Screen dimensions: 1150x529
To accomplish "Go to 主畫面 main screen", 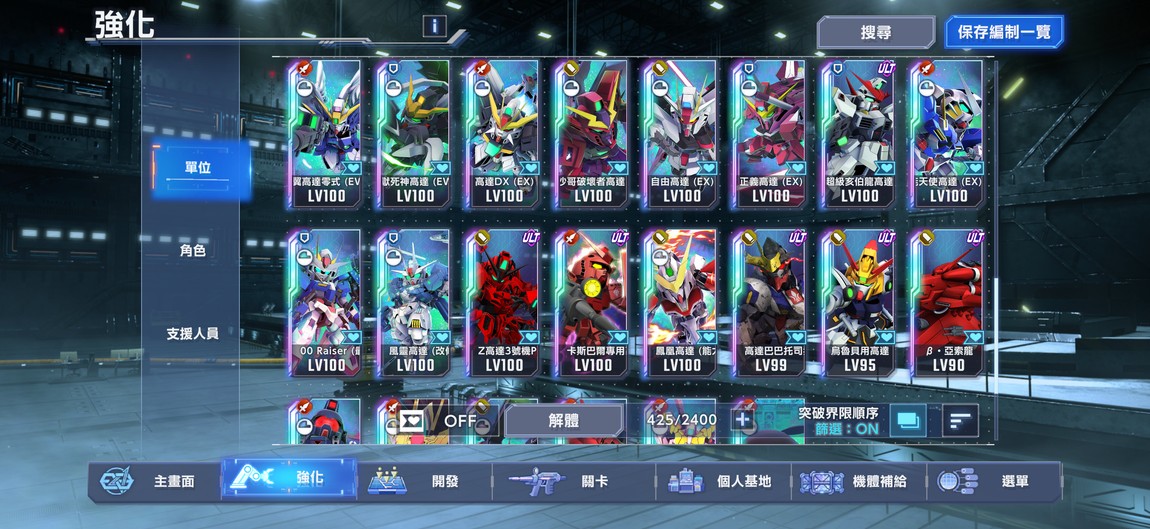I will click(x=152, y=481).
